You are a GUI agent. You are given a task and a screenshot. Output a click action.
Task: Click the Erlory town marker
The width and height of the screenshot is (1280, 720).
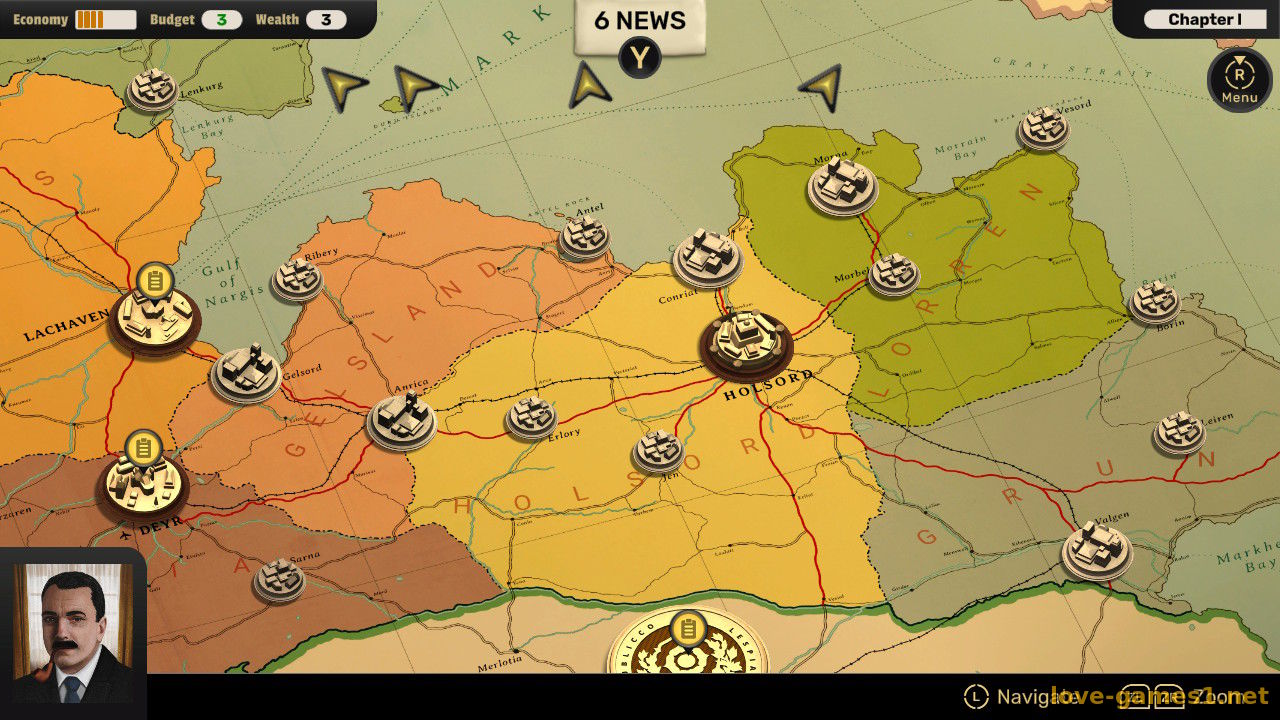(x=531, y=417)
